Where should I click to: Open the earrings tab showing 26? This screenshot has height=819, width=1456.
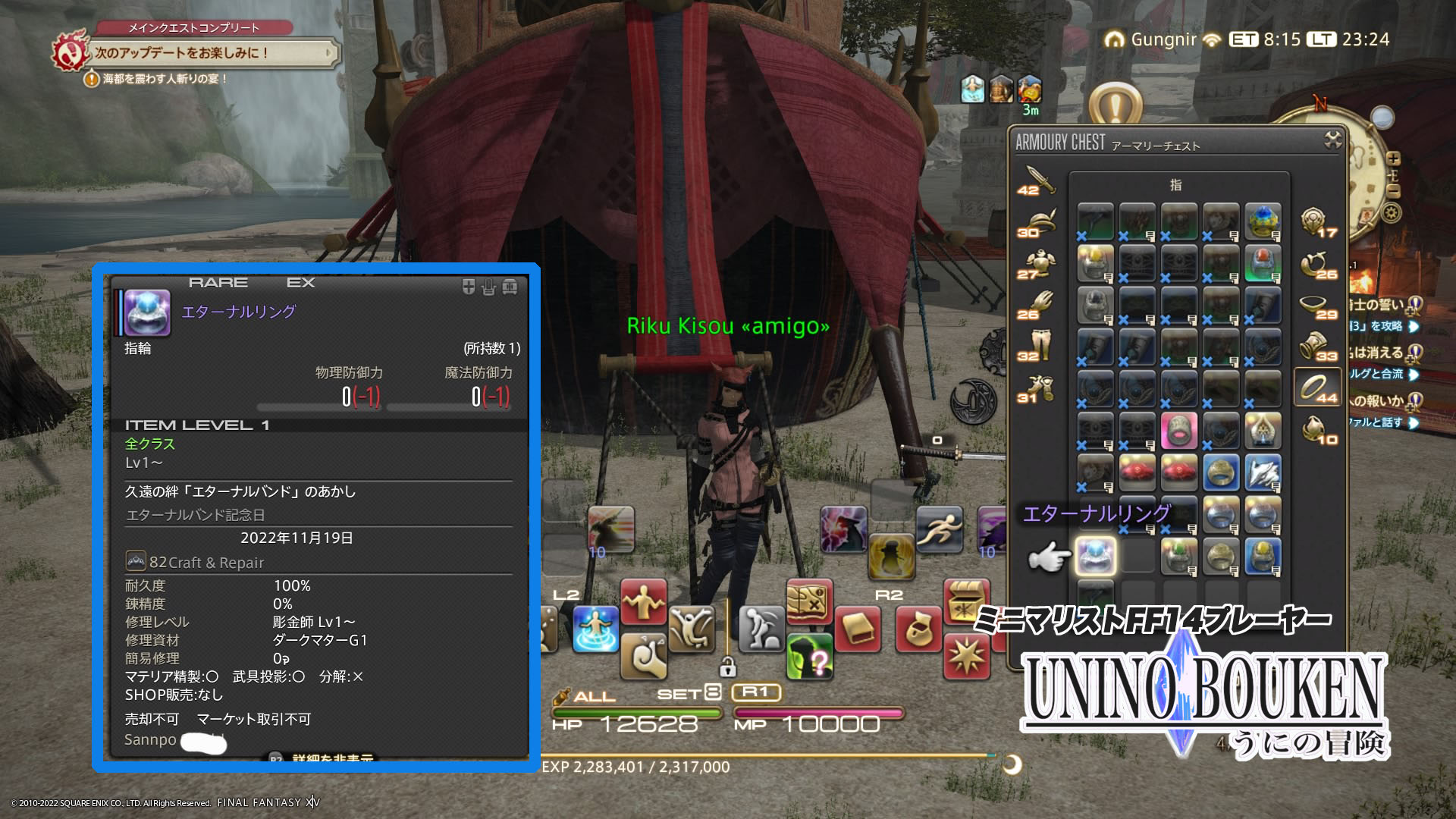click(x=1318, y=265)
